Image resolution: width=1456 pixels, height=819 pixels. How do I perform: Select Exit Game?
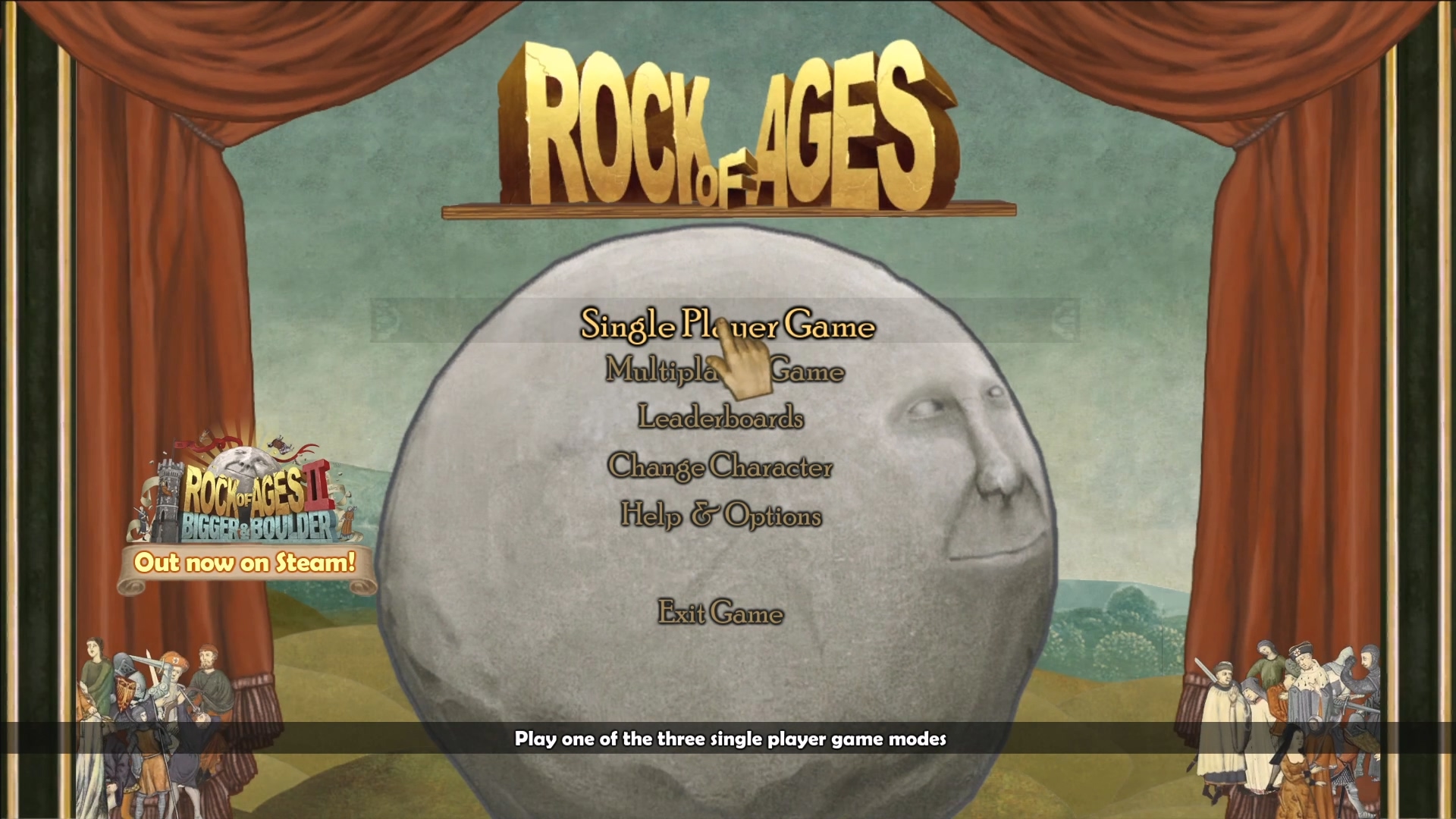720,612
